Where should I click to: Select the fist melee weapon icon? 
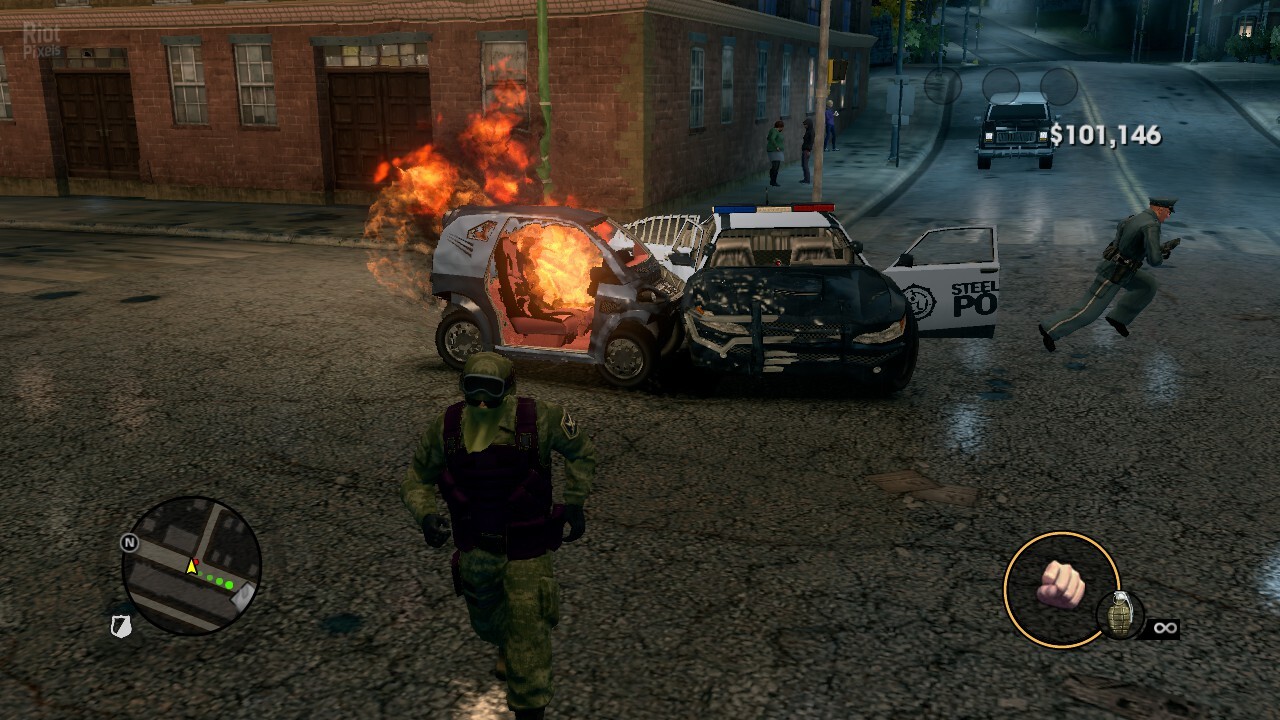[1061, 587]
